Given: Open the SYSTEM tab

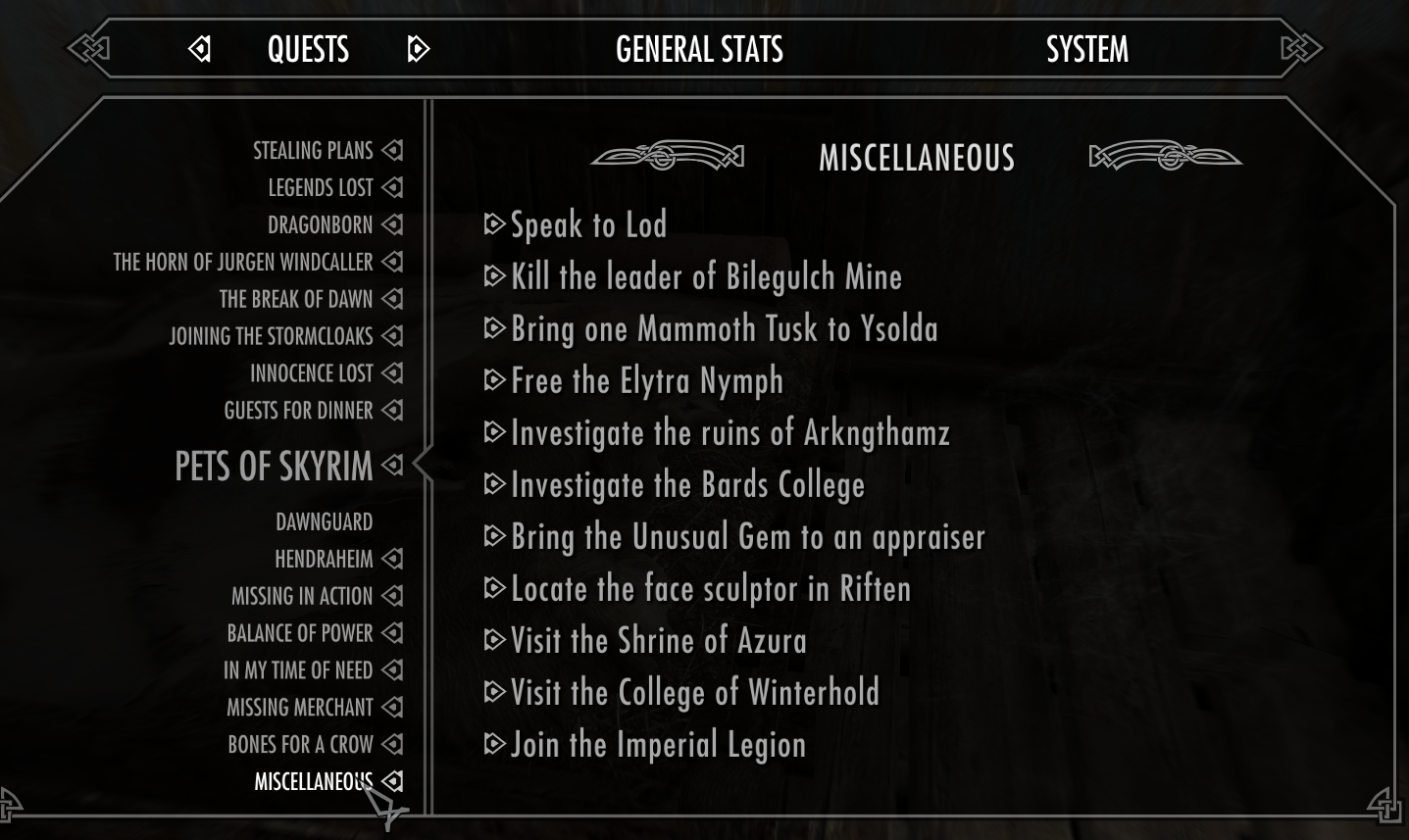Looking at the screenshot, I should pyautogui.click(x=1086, y=49).
